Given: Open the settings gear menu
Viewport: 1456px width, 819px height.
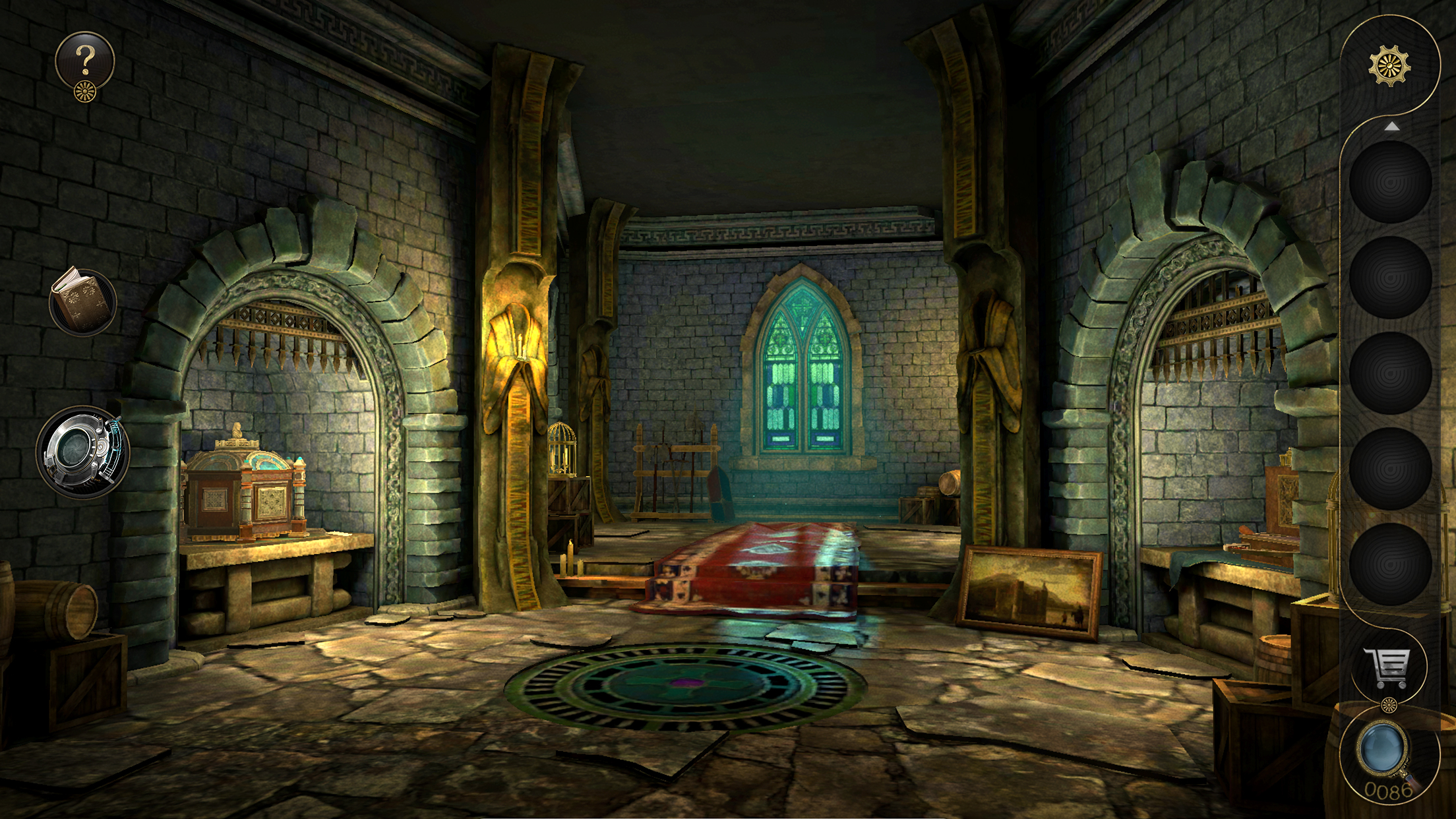Looking at the screenshot, I should pos(1391,66).
